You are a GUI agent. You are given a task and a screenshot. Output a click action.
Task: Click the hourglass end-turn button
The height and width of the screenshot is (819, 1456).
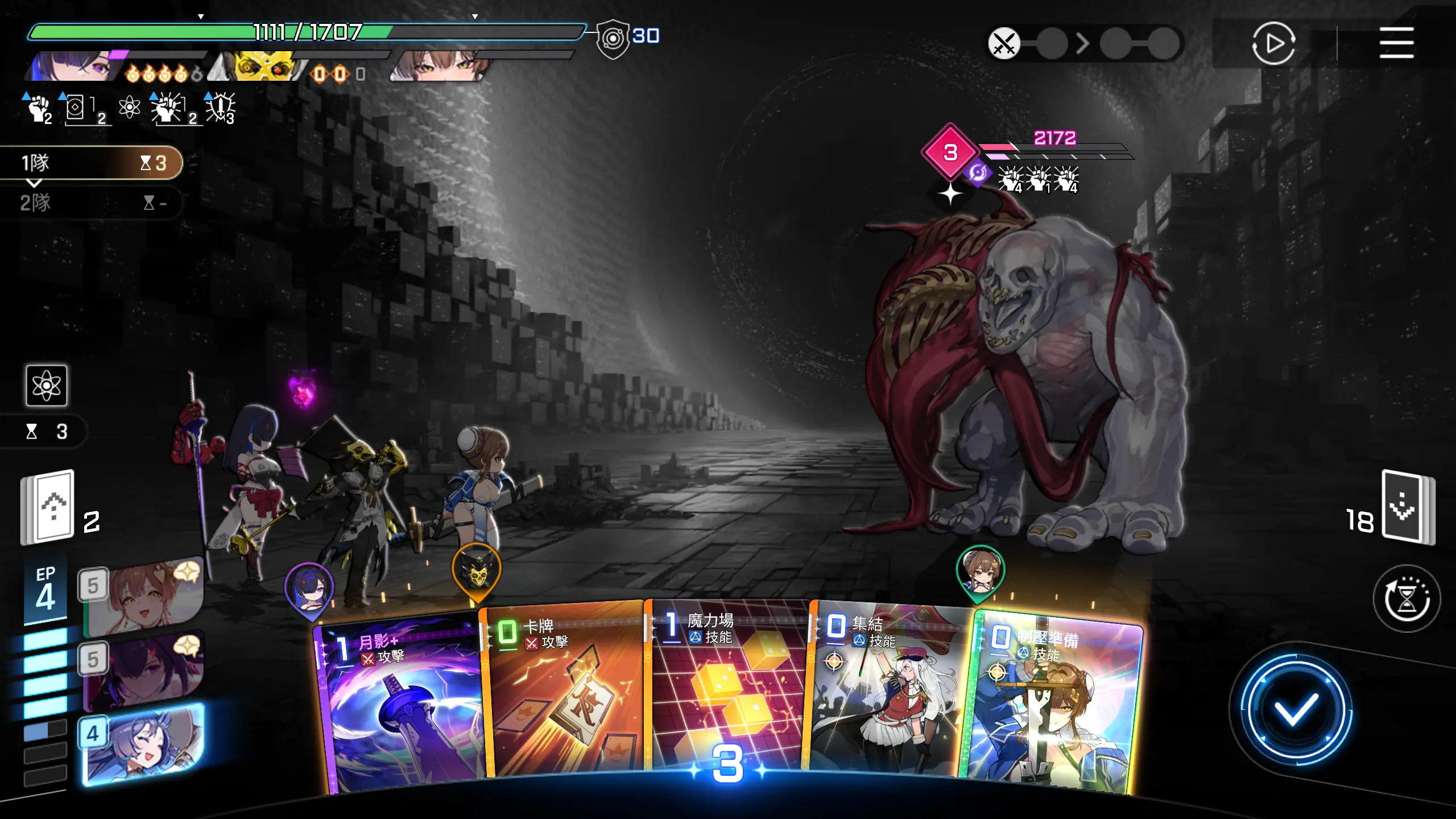(1407, 598)
